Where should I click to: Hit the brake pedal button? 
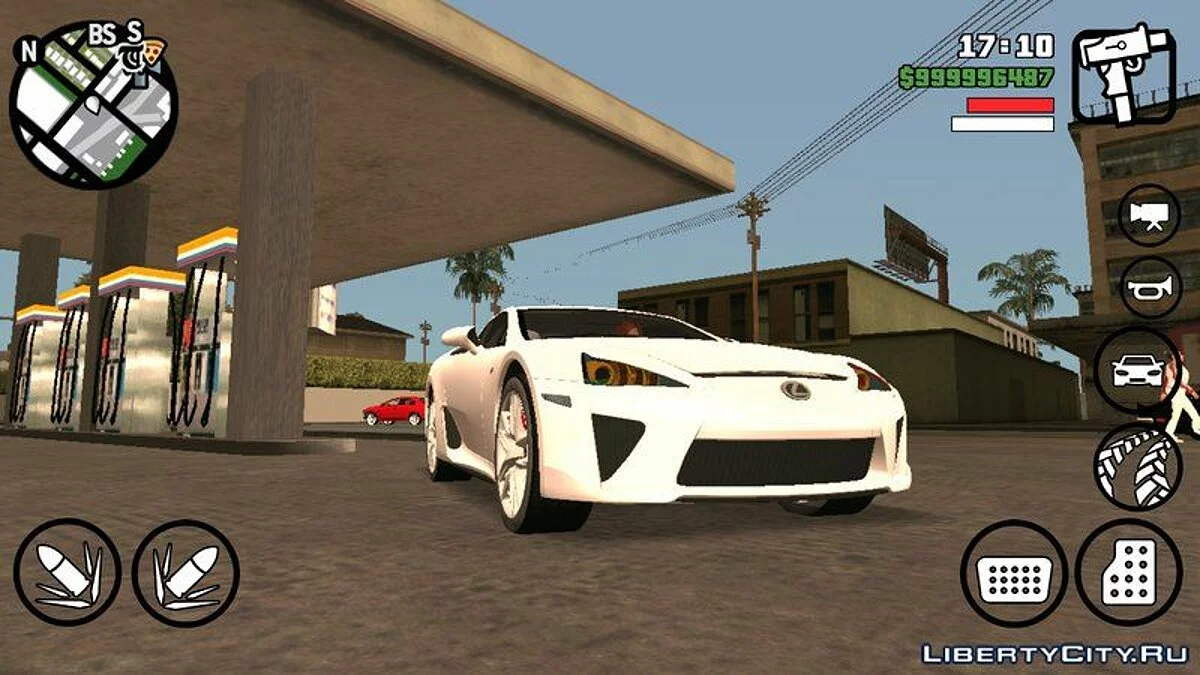click(1013, 574)
